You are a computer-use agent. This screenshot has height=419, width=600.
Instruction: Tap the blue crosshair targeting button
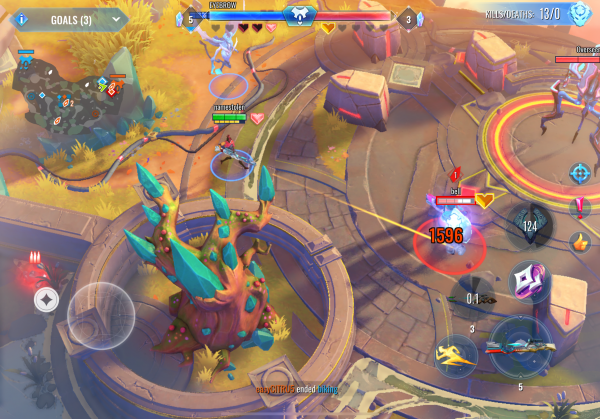(x=579, y=172)
